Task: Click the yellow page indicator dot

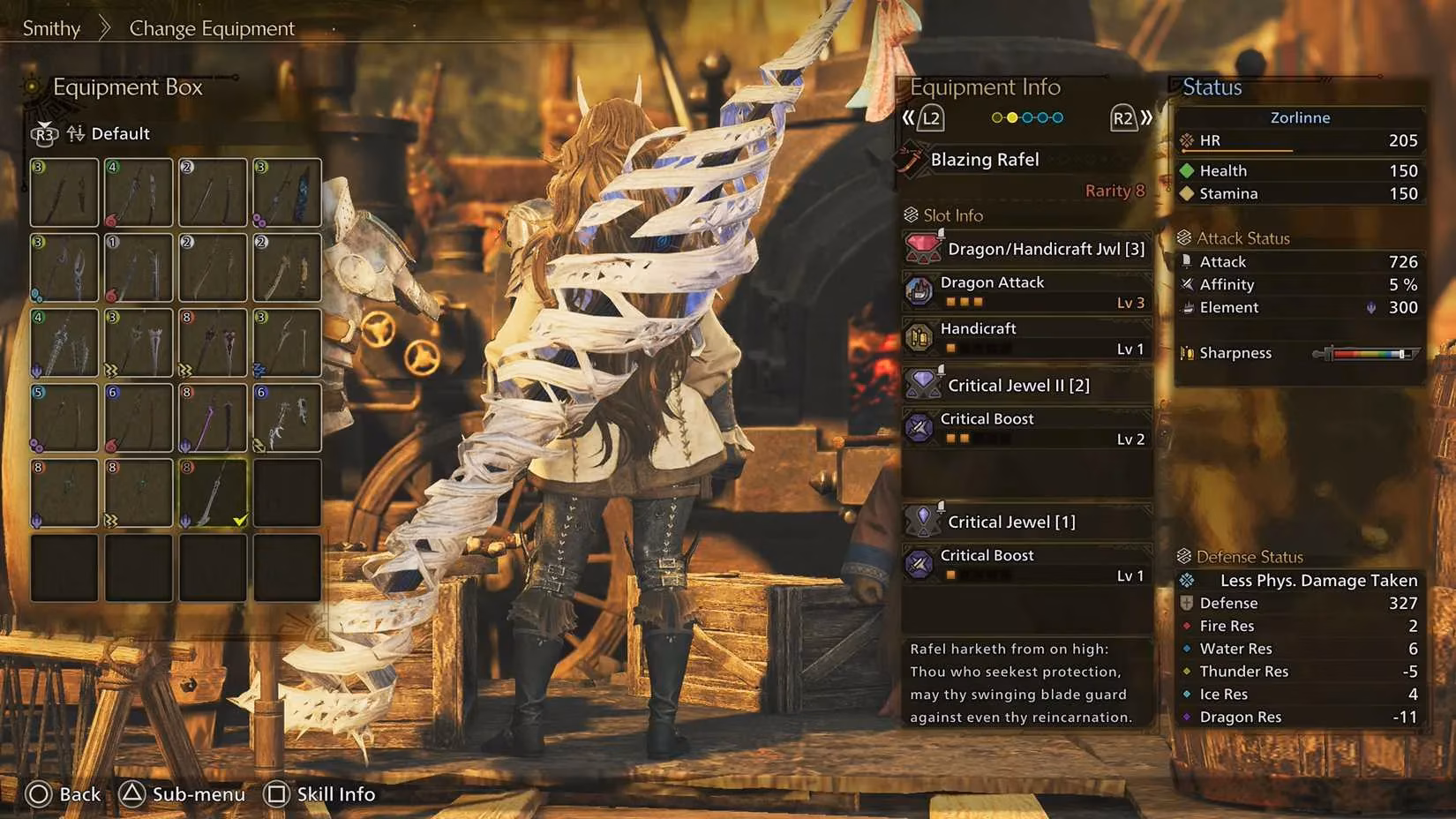Action: point(1010,116)
